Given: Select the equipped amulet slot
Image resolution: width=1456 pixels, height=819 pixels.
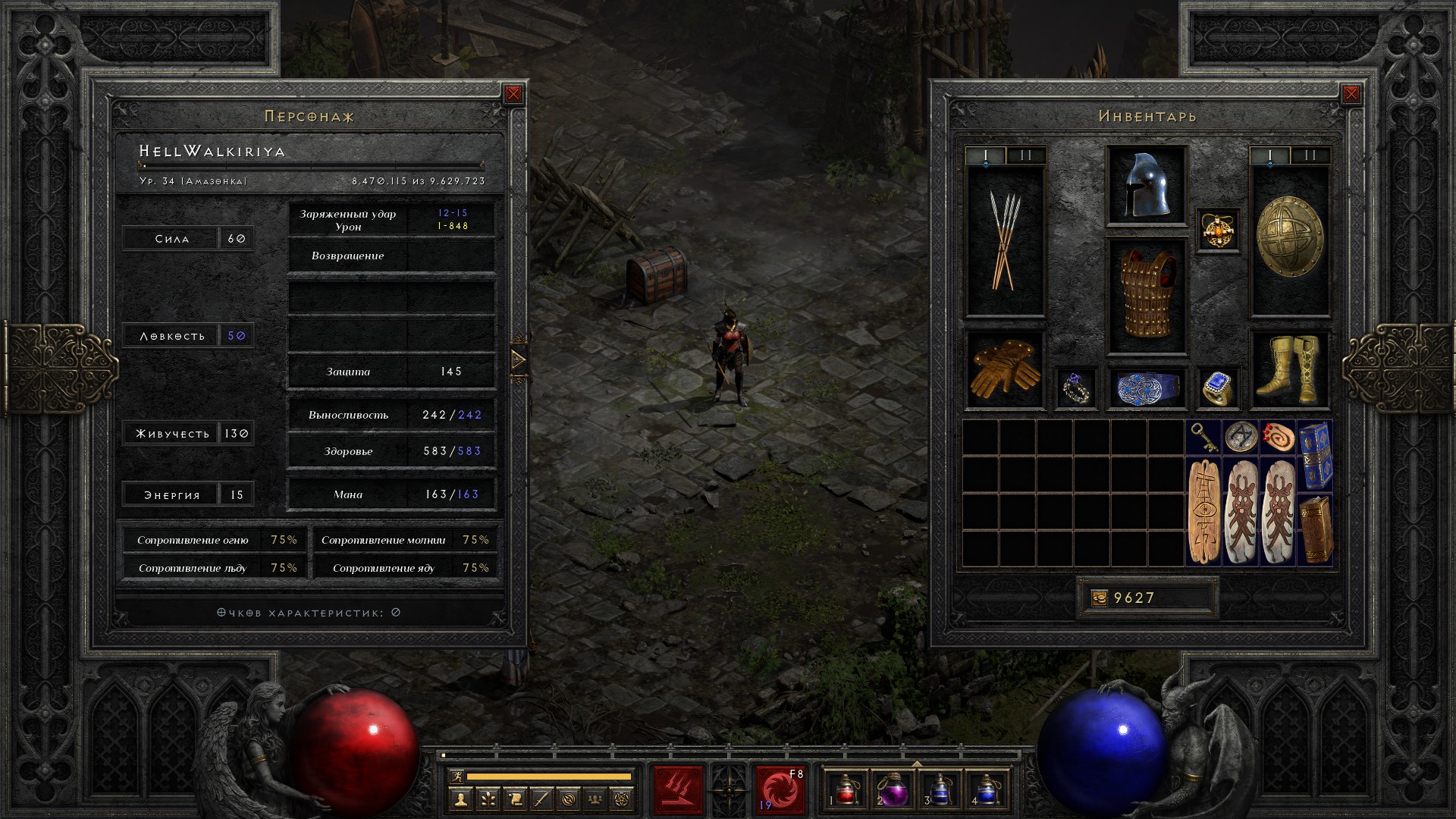Looking at the screenshot, I should 1218,230.
